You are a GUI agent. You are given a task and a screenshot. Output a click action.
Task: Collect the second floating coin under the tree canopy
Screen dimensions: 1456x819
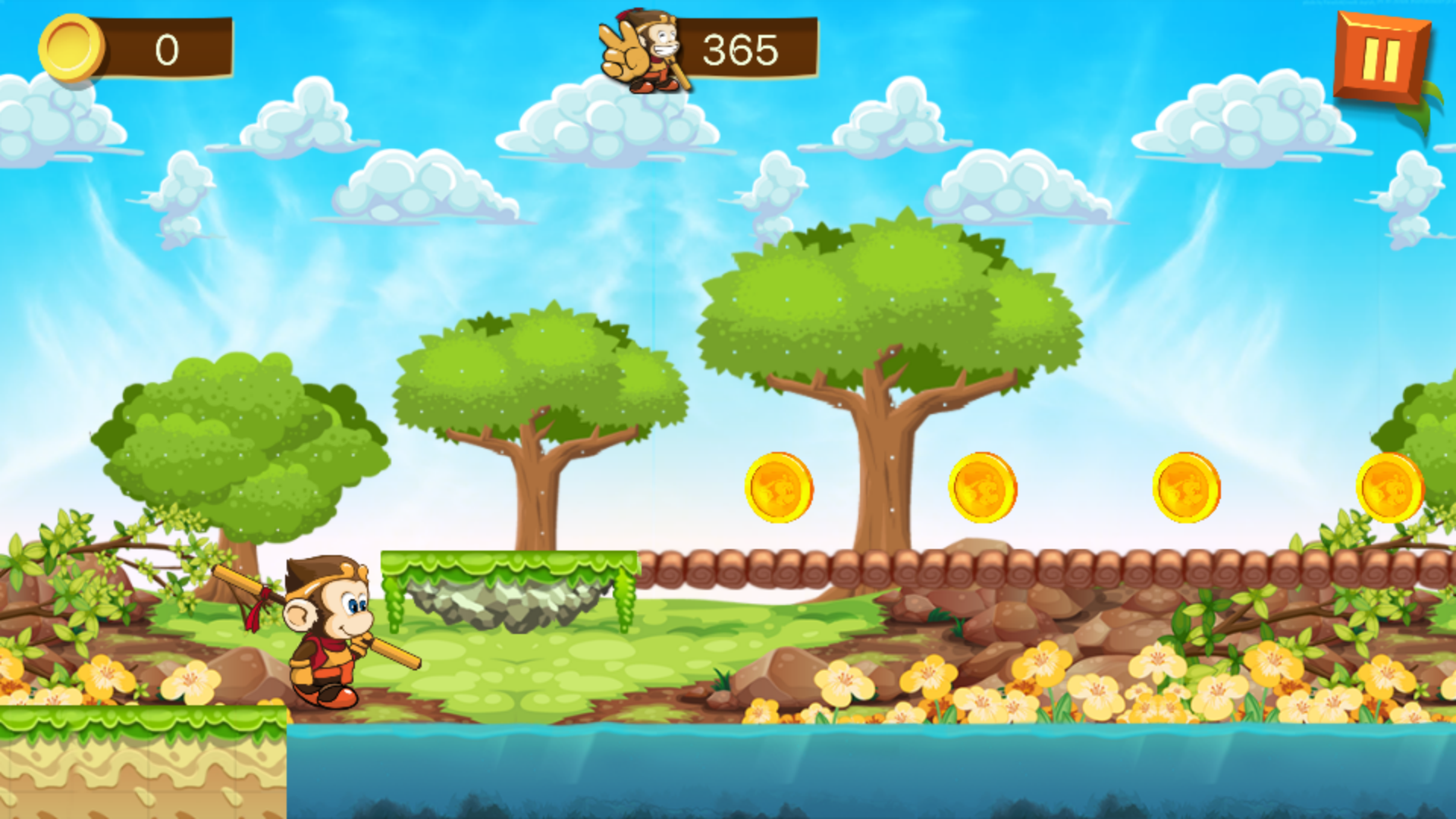pyautogui.click(x=984, y=486)
